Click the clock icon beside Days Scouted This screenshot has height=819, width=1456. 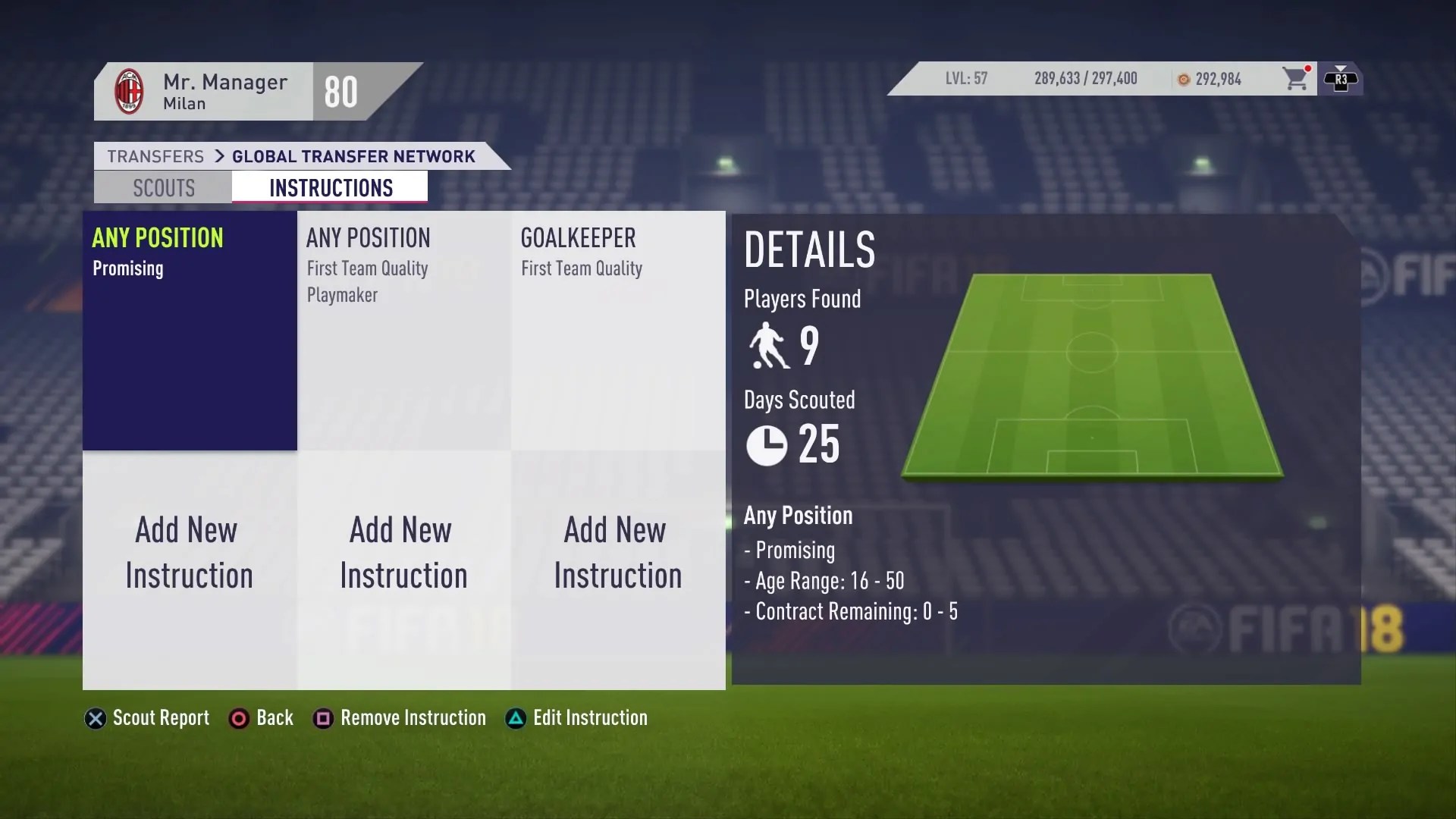click(767, 446)
